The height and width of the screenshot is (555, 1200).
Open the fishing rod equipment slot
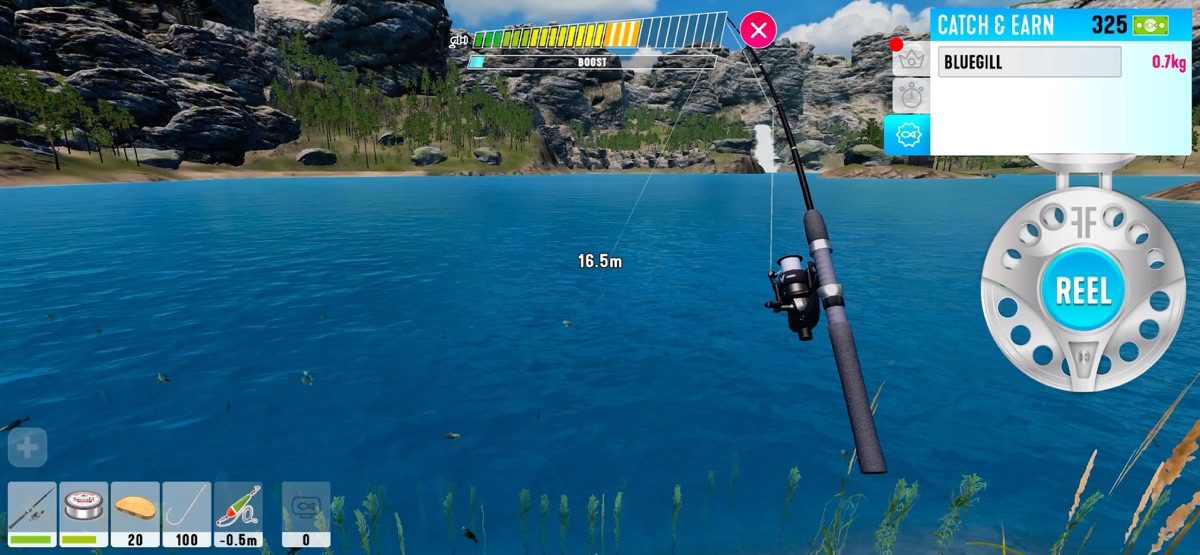point(32,513)
